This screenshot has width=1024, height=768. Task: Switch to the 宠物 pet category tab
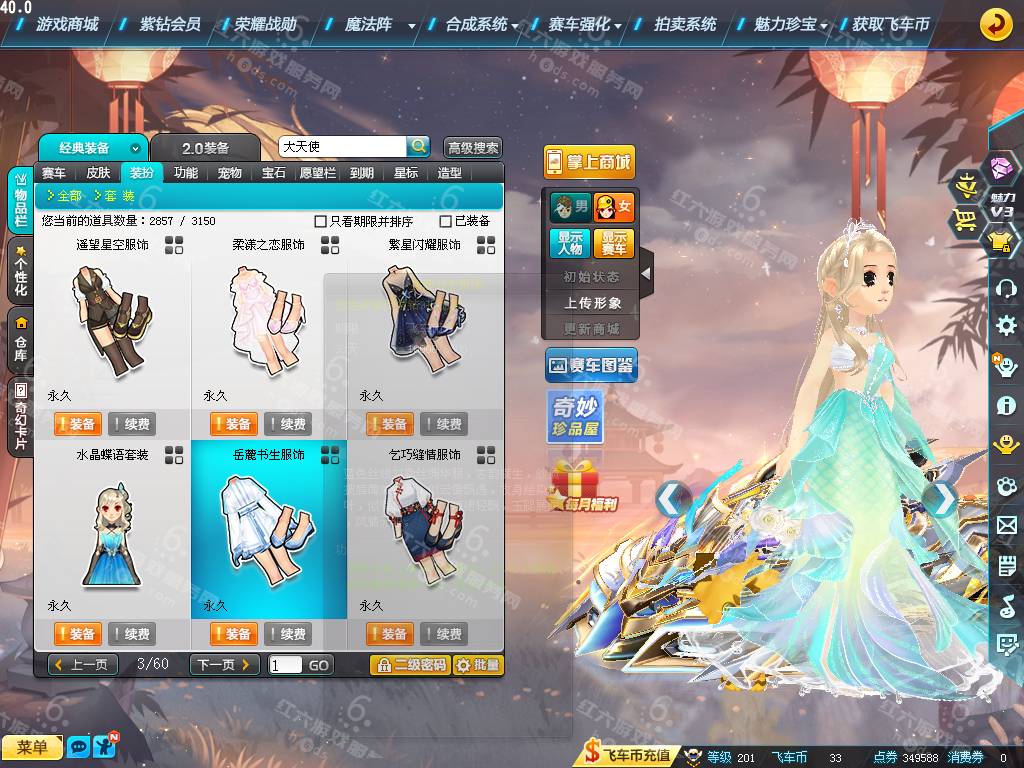click(x=230, y=173)
